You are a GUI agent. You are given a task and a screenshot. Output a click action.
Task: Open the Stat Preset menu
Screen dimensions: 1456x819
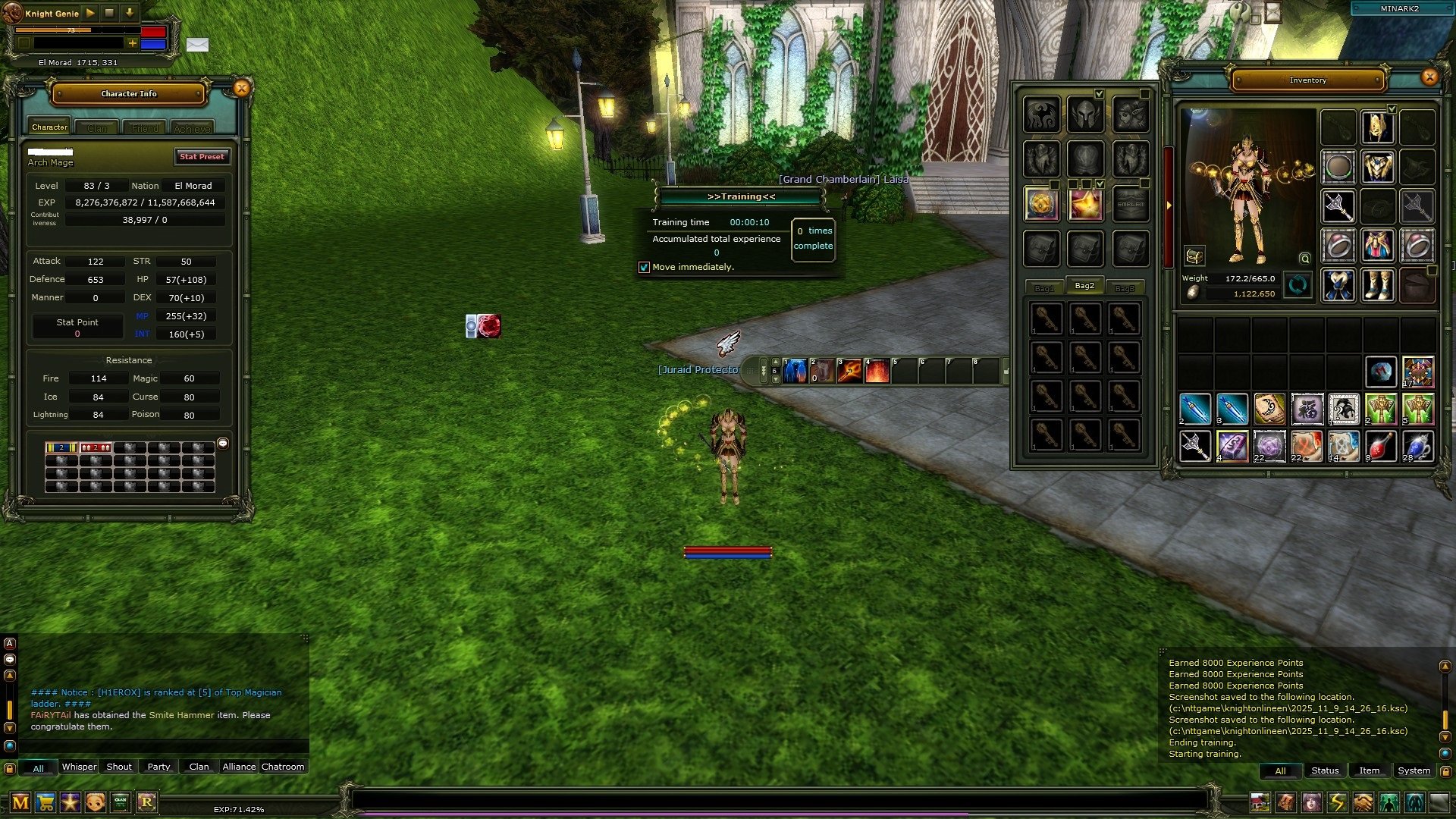click(x=202, y=157)
